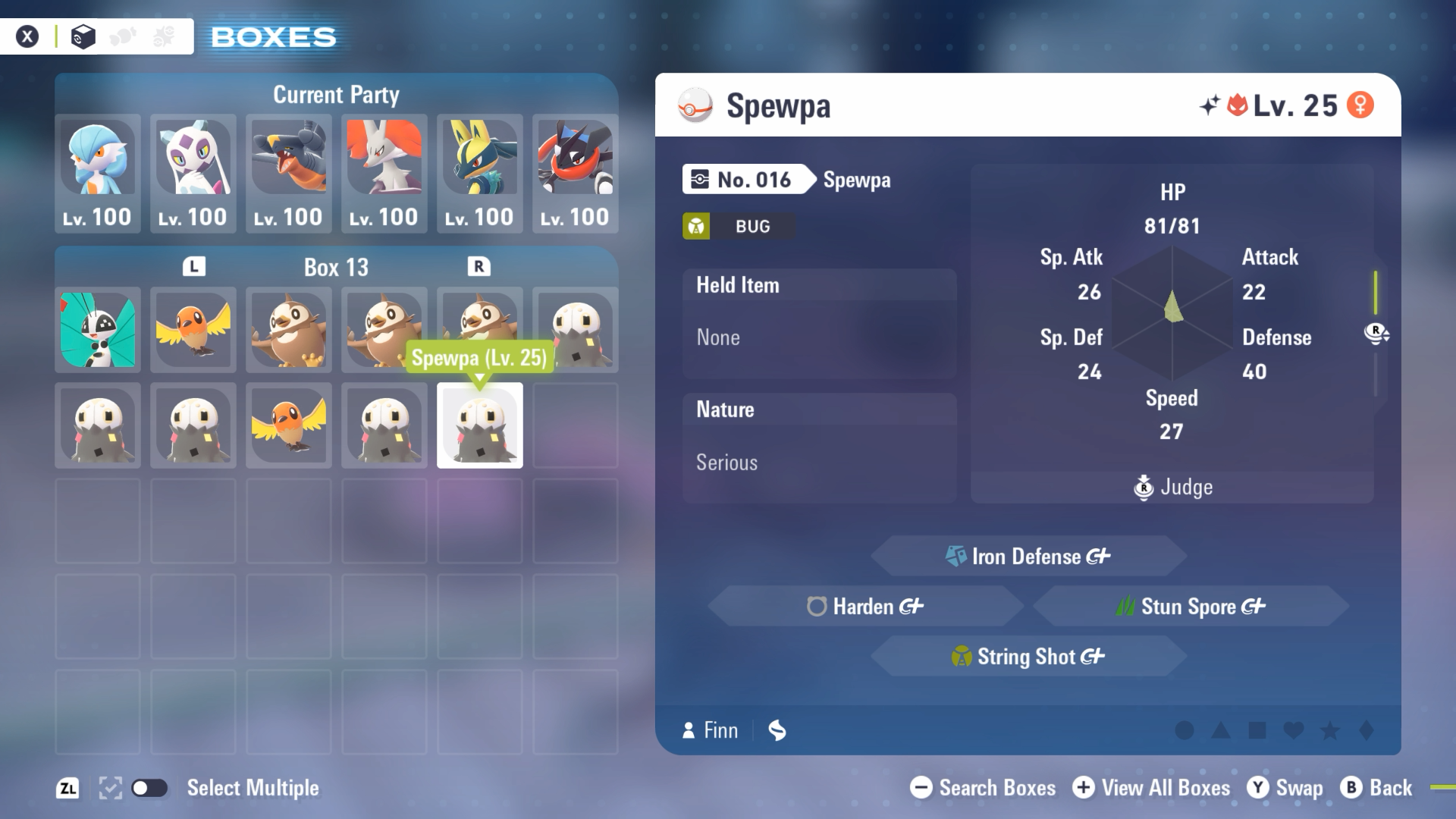Choose the Stun Spore move

pos(1191,607)
